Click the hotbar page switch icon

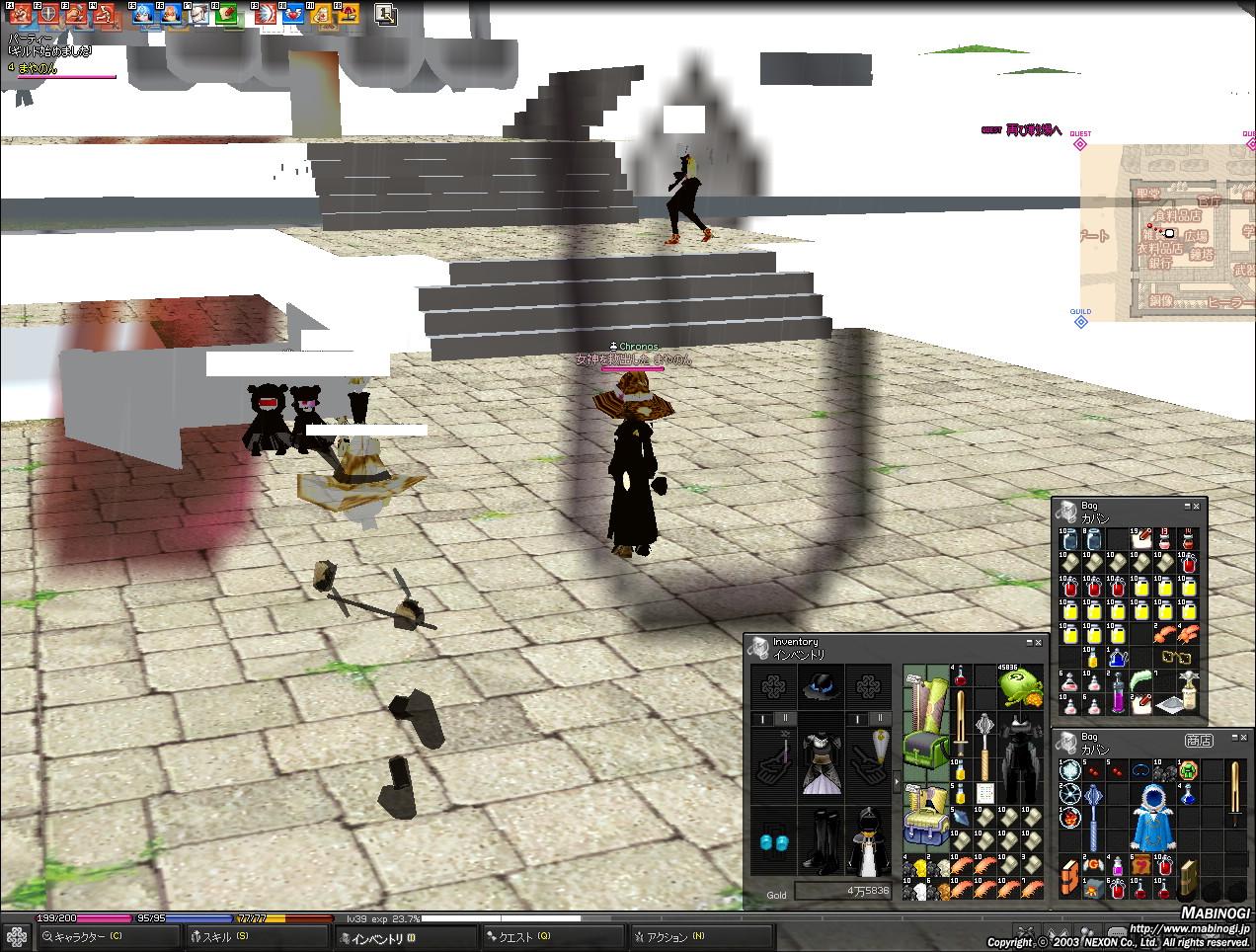pyautogui.click(x=386, y=15)
